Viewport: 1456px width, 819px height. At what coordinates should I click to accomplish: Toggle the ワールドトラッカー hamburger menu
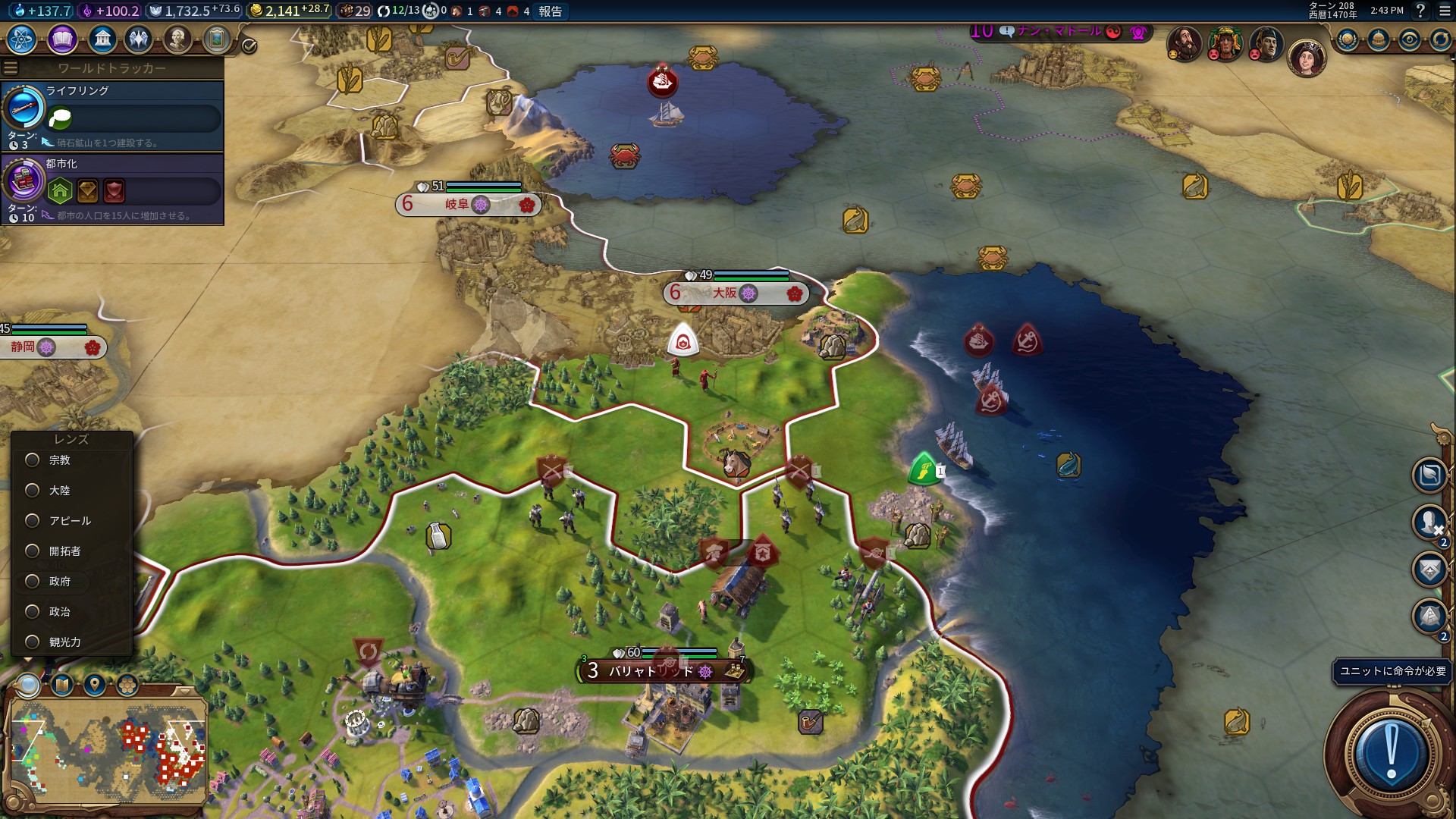coord(11,68)
